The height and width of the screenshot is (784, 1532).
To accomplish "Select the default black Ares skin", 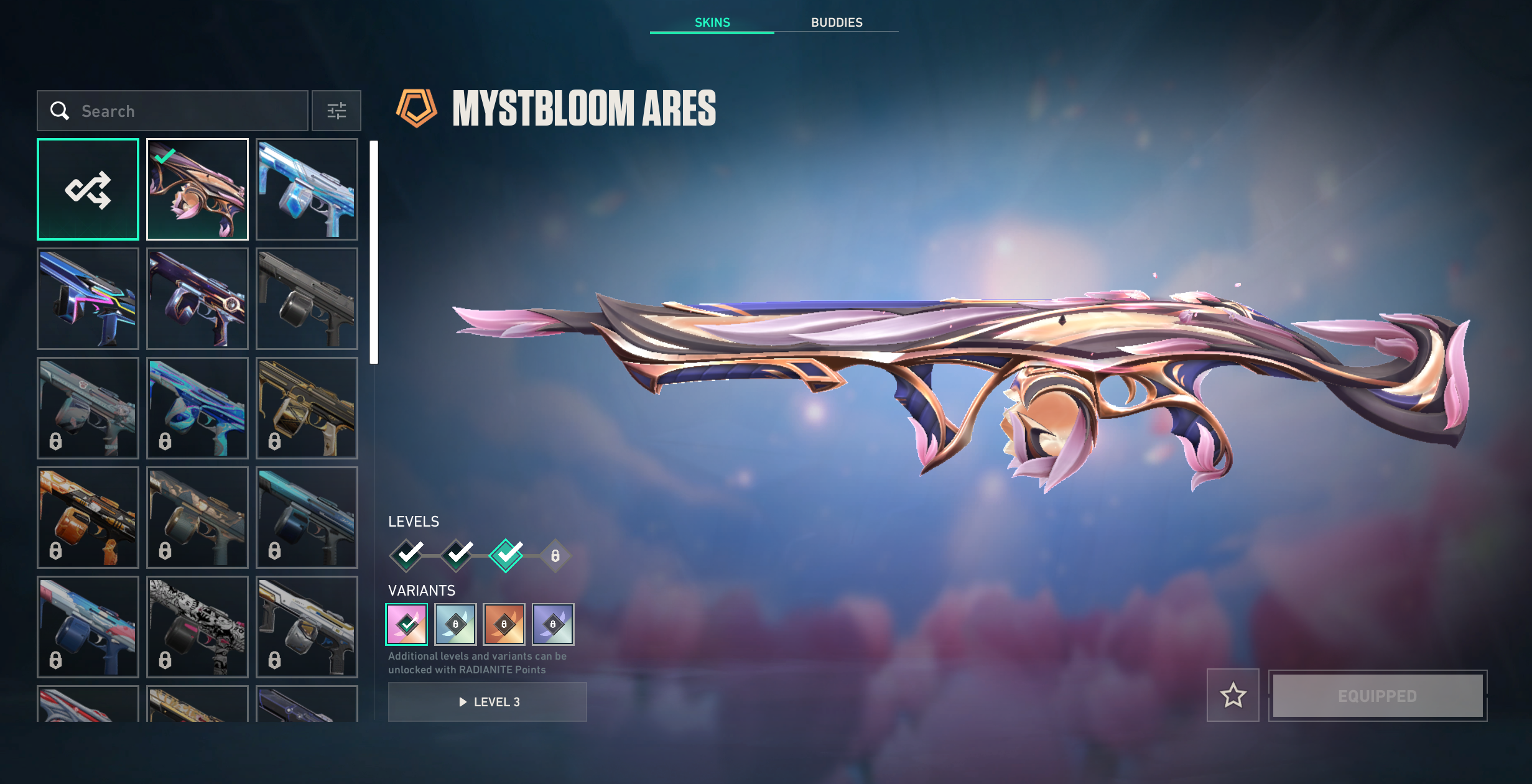I will (x=307, y=298).
